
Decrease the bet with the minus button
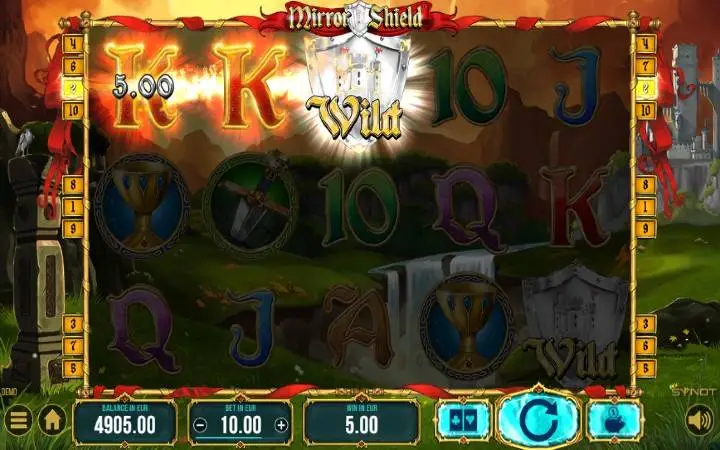pos(201,424)
